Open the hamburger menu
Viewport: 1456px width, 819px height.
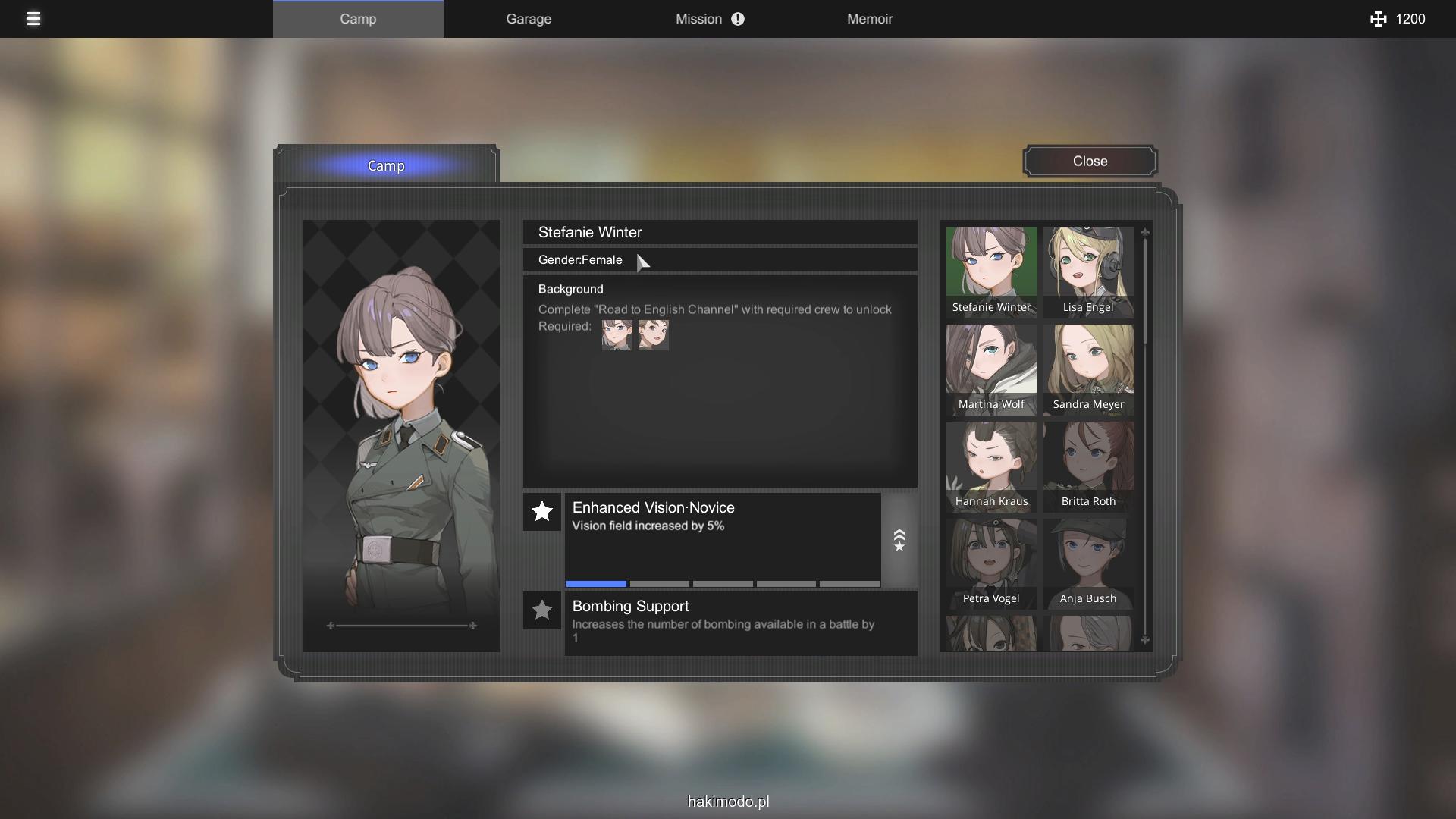click(x=33, y=19)
